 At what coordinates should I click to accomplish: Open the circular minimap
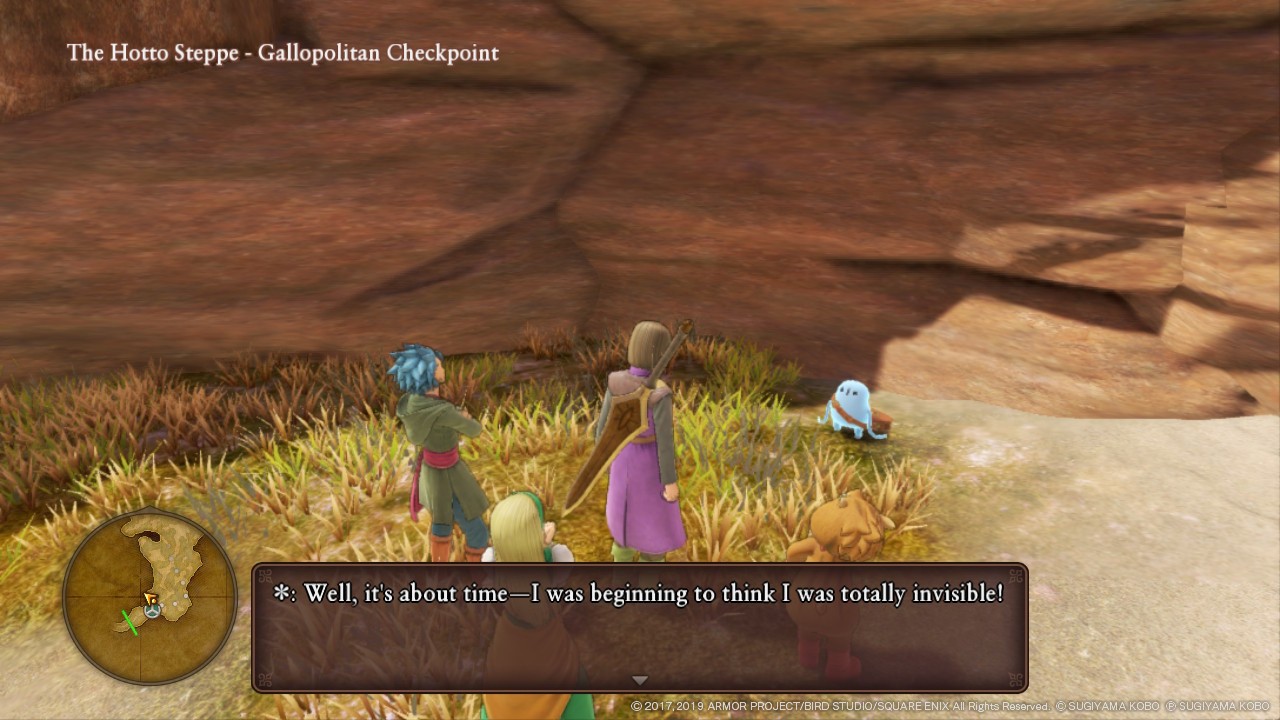(150, 596)
